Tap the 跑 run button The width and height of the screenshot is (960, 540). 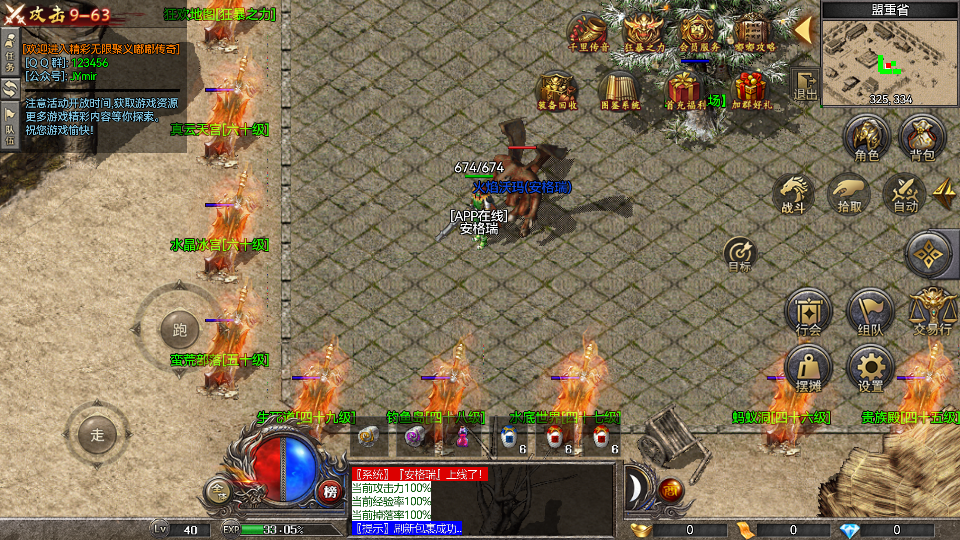(180, 329)
